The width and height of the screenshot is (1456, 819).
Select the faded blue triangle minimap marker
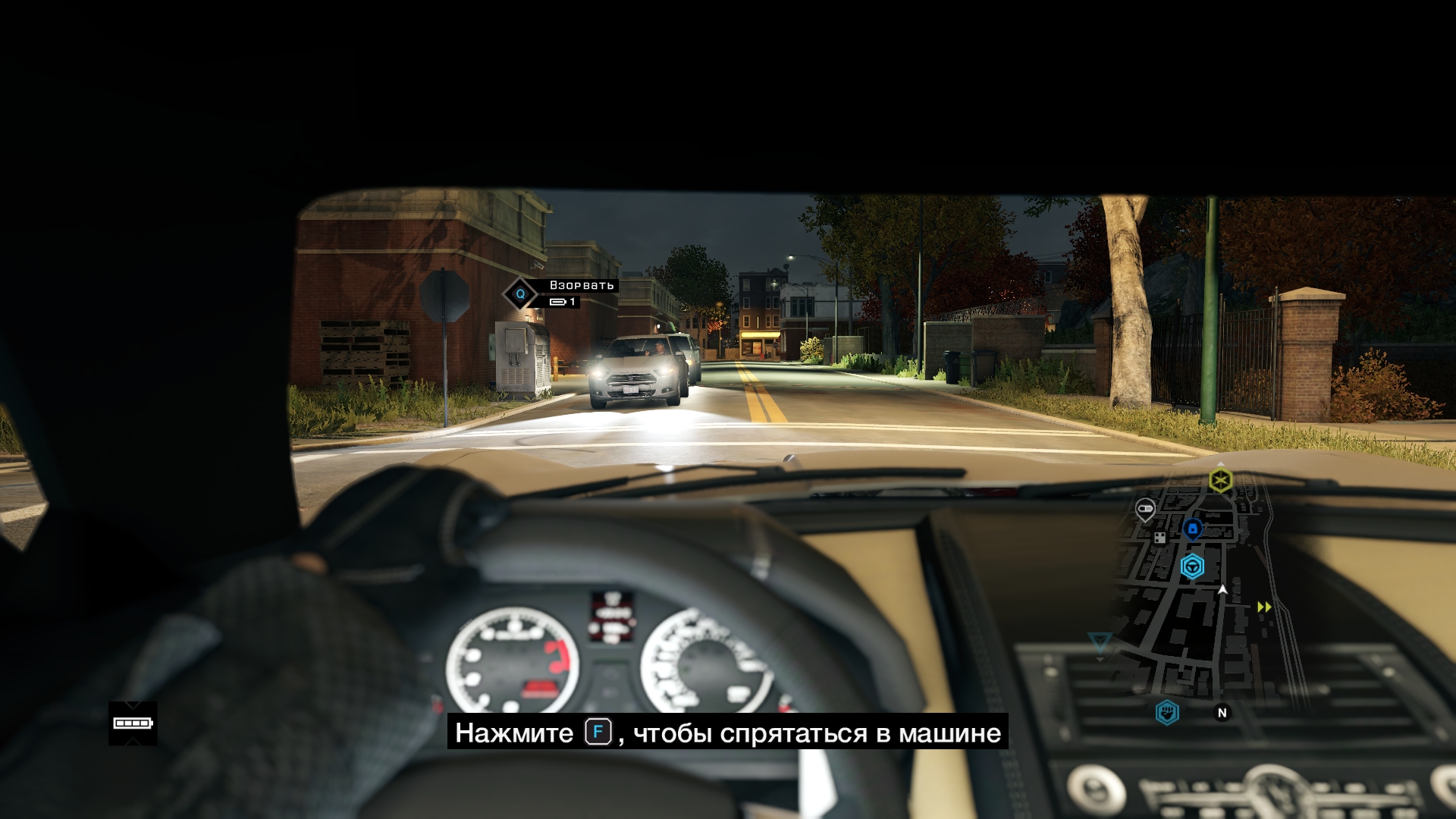click(1099, 643)
